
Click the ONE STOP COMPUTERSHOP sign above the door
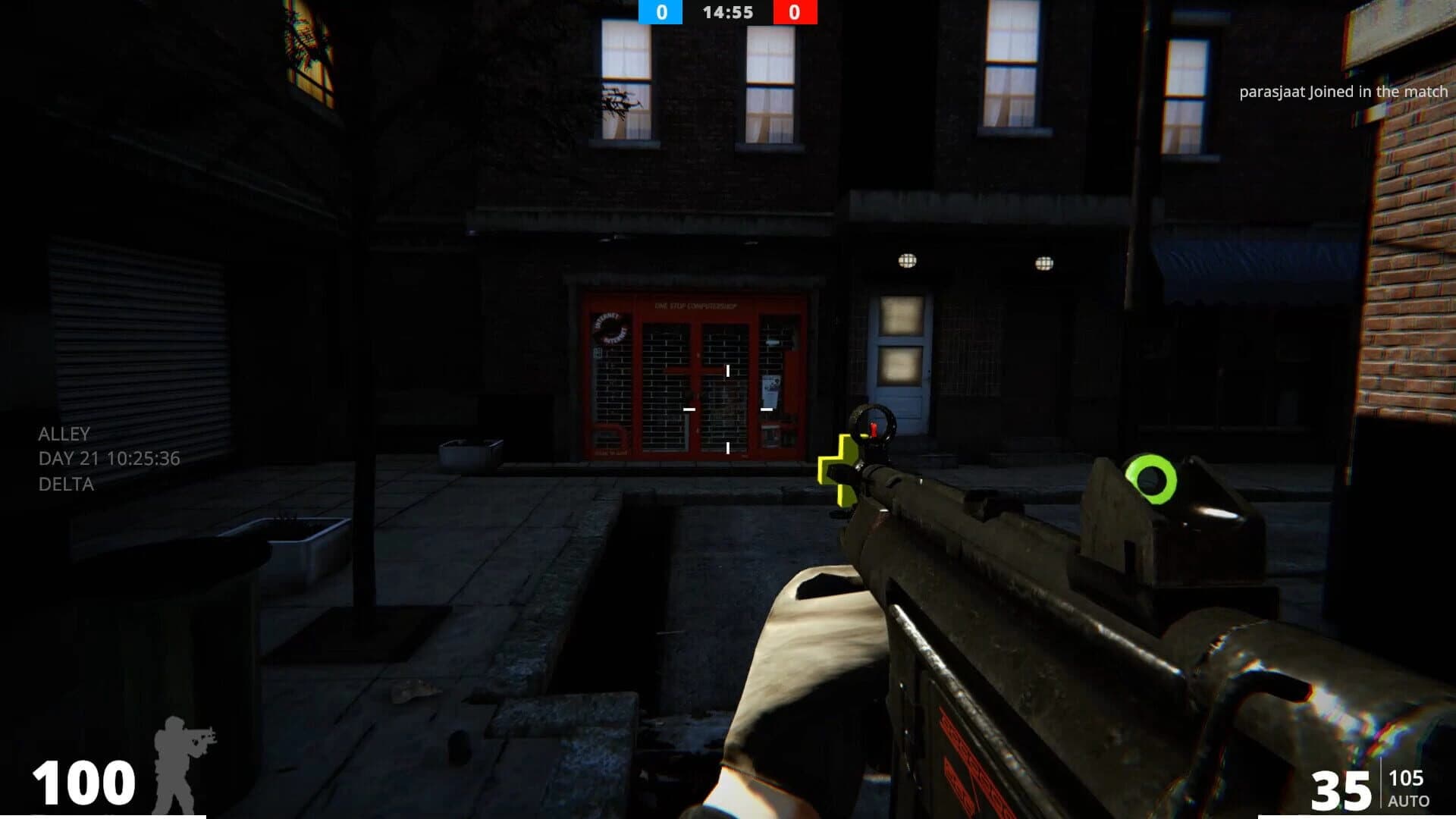point(695,306)
